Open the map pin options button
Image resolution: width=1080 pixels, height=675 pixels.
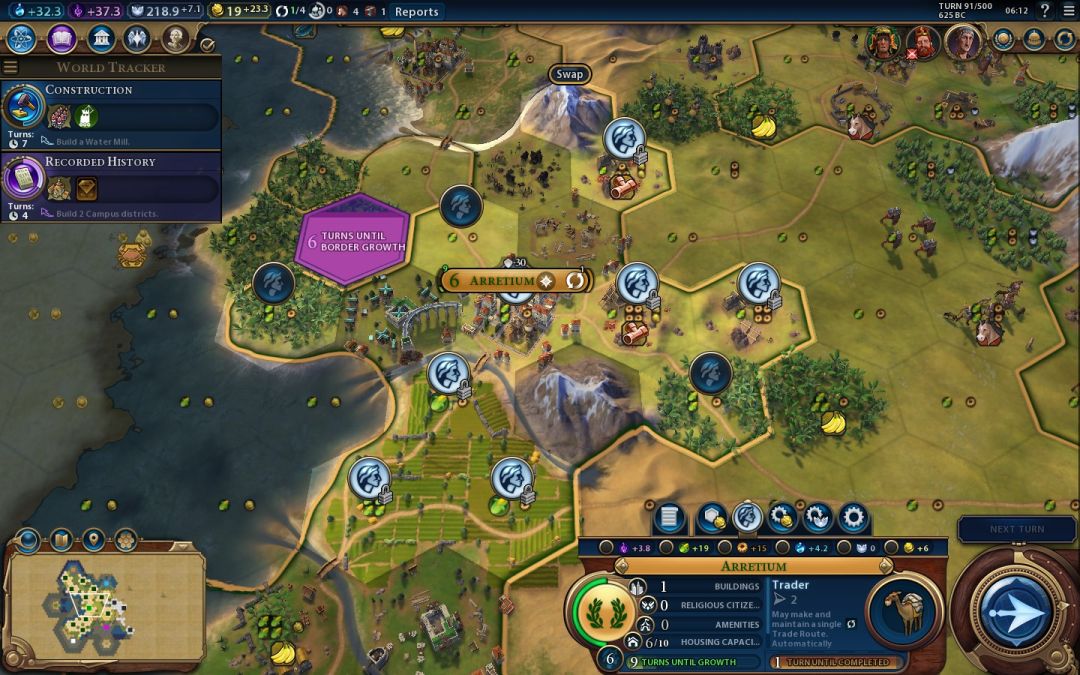pos(93,541)
